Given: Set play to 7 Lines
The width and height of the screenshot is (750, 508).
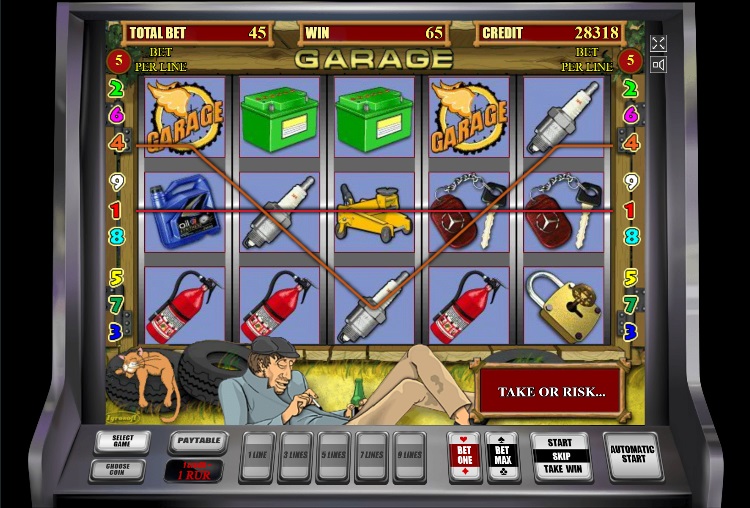Looking at the screenshot, I should pyautogui.click(x=371, y=455).
